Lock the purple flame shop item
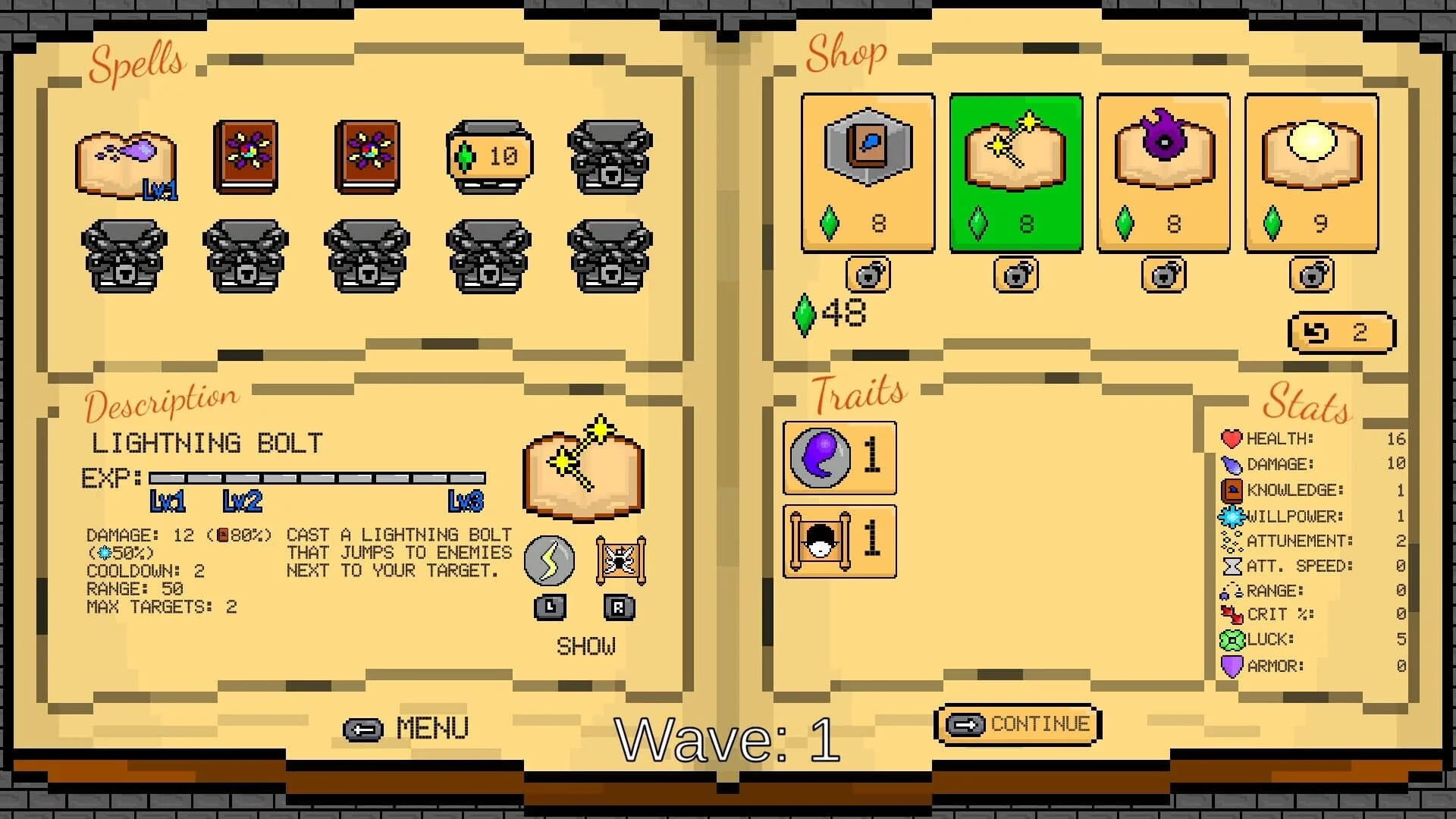Image resolution: width=1456 pixels, height=819 pixels. point(1163,275)
